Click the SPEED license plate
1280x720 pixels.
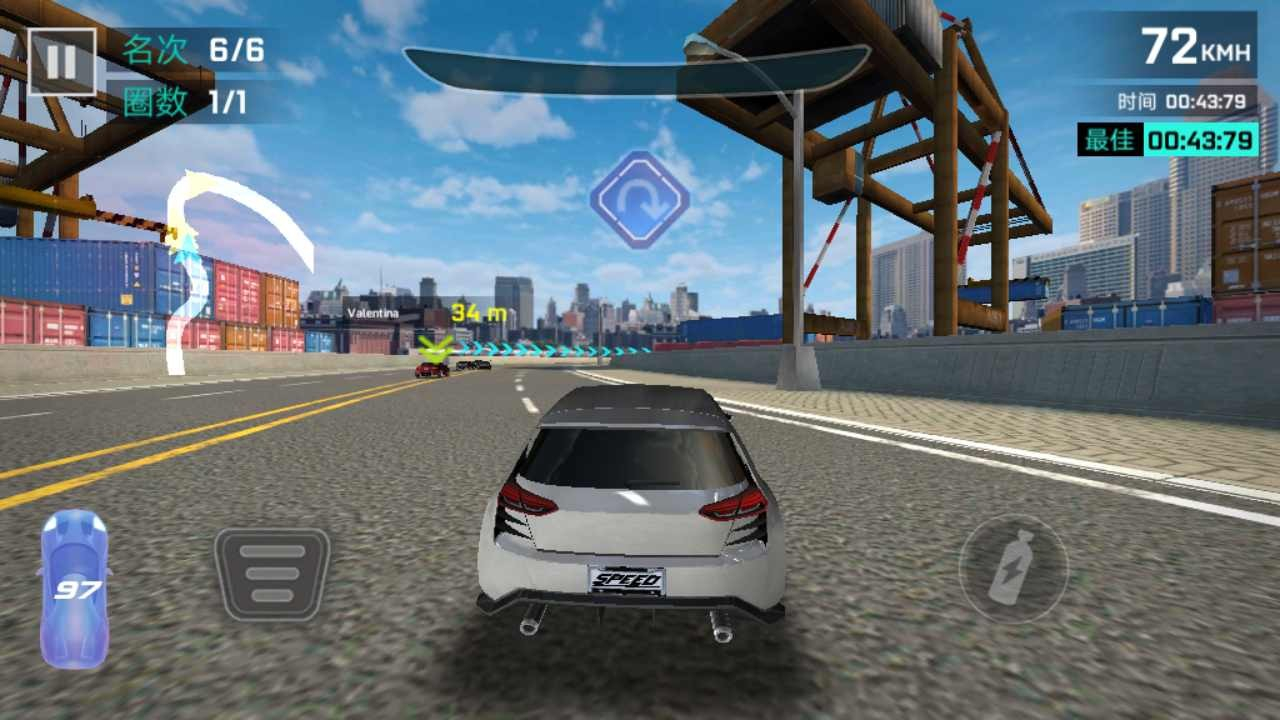point(627,578)
